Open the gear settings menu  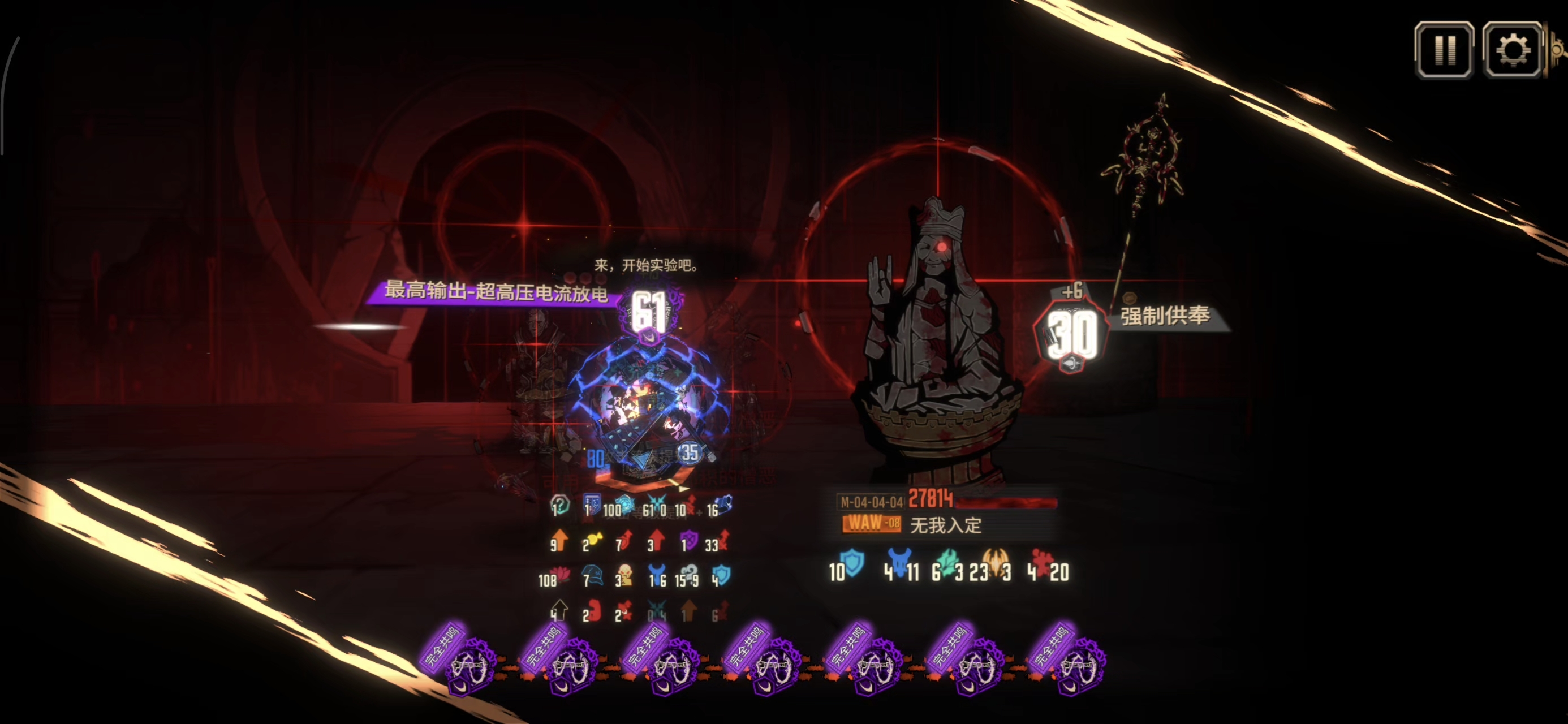coord(1512,50)
